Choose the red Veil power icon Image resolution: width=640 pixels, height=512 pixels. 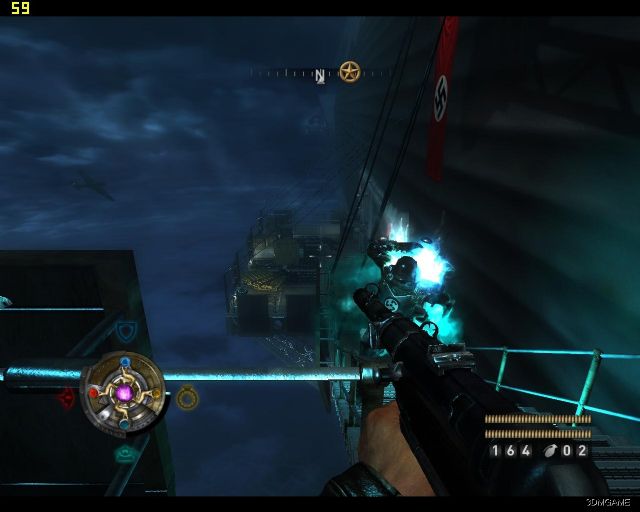coord(67,398)
